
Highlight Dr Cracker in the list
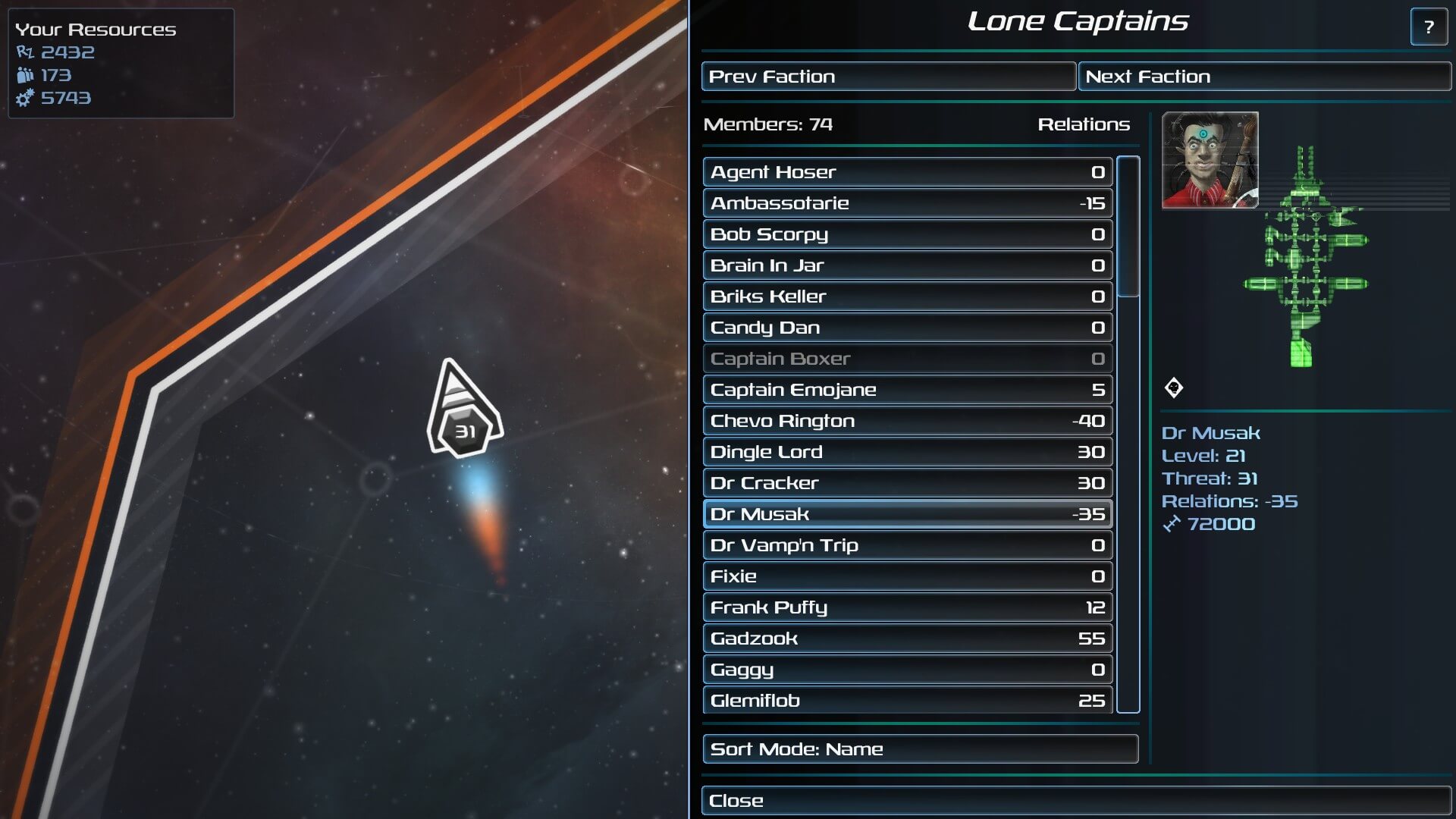907,483
